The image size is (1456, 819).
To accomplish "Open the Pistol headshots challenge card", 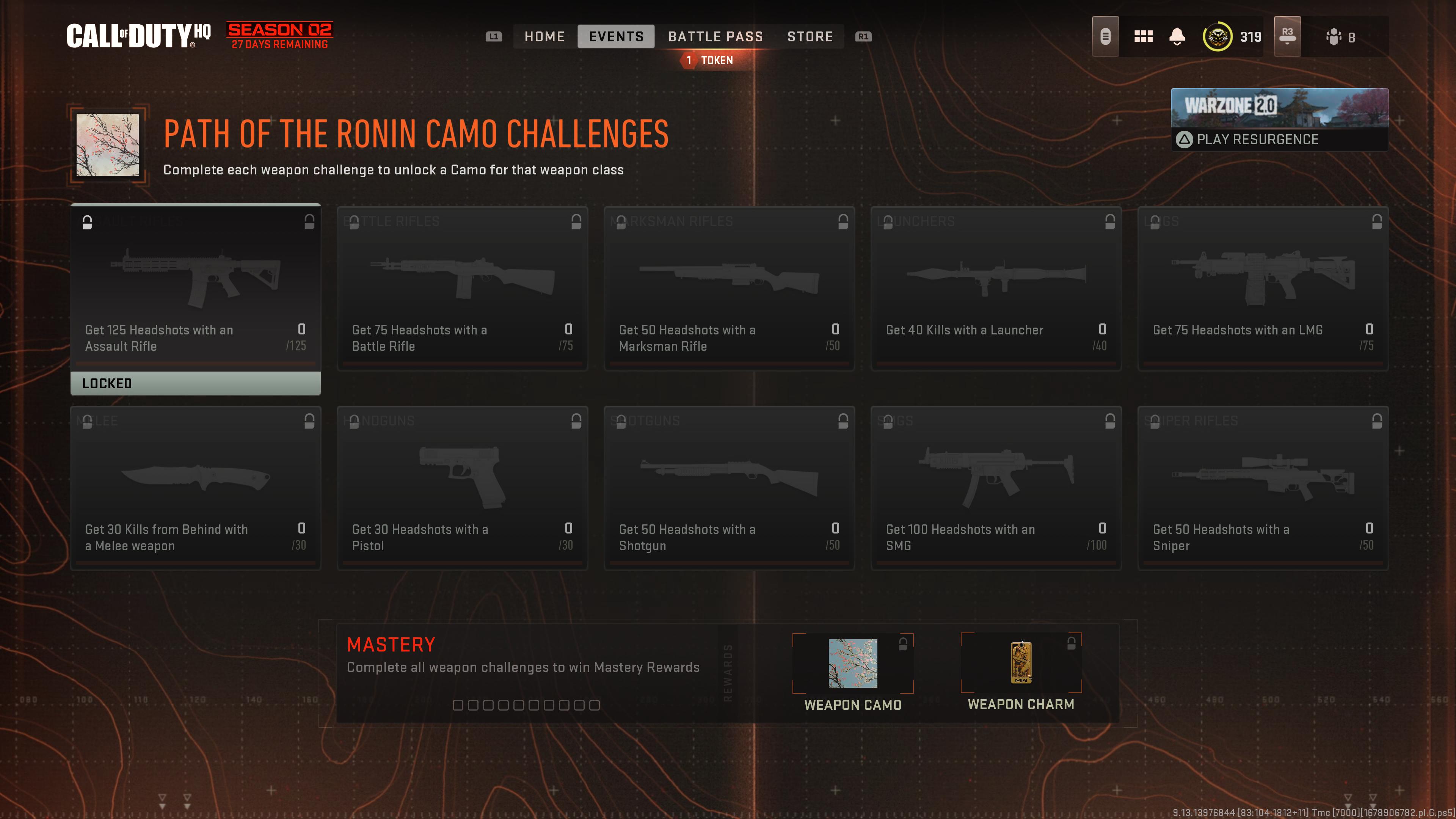I will pyautogui.click(x=462, y=488).
